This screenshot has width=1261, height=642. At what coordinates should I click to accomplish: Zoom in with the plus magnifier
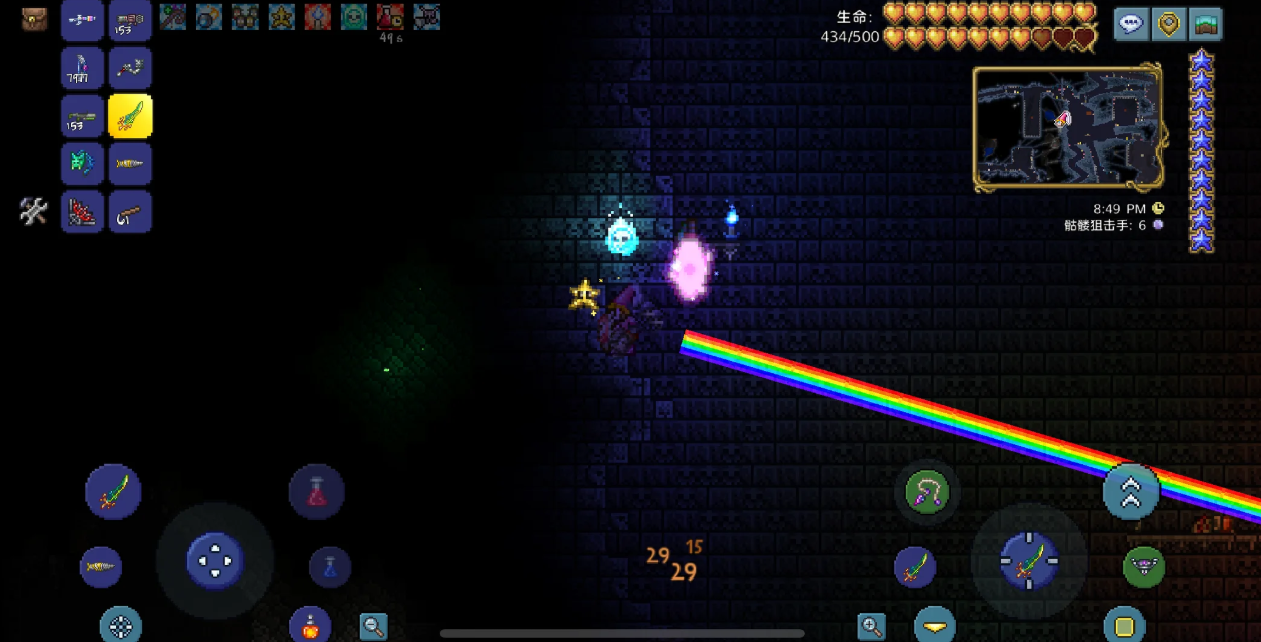pos(872,627)
